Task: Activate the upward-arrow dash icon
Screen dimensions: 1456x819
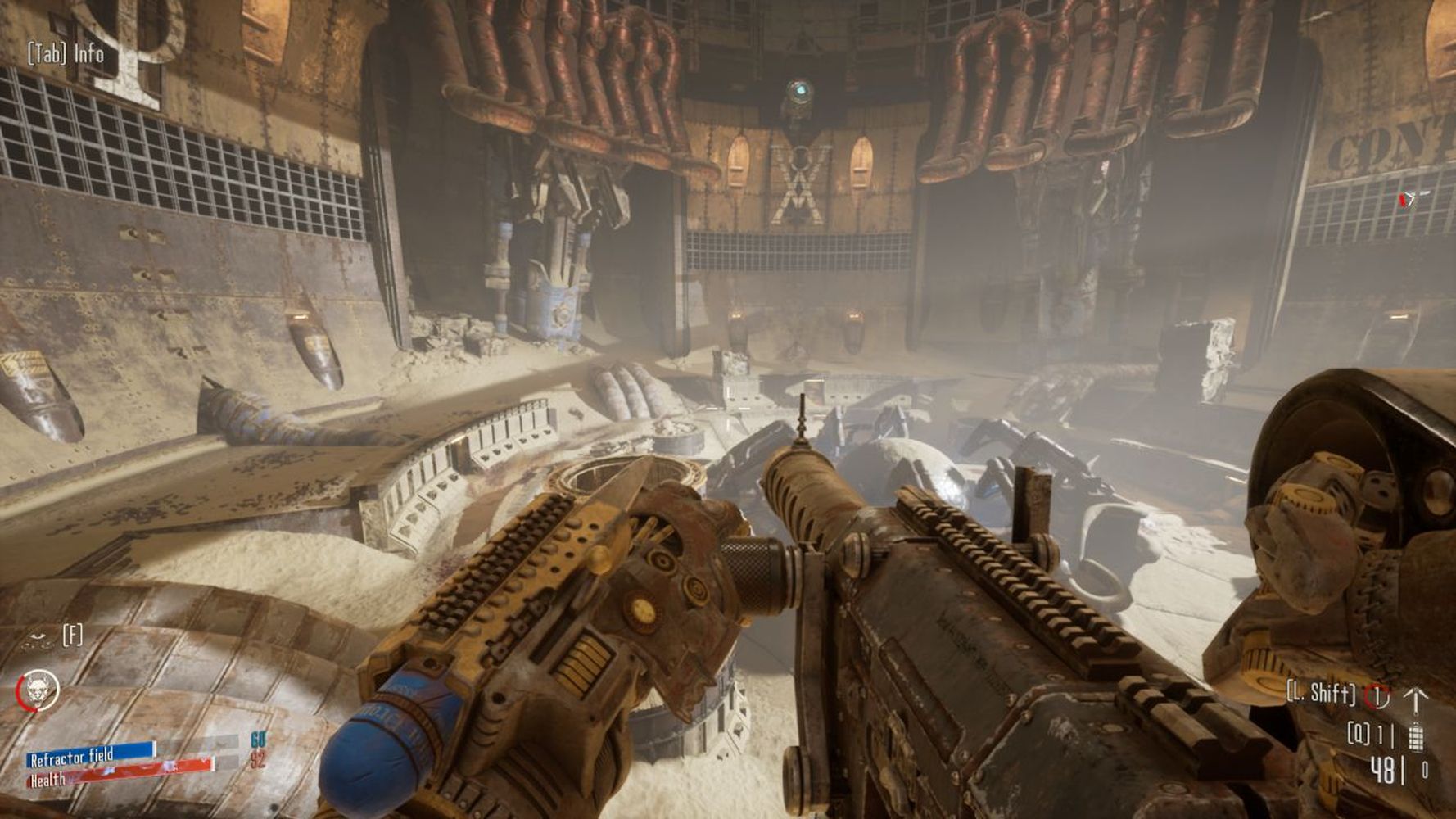Action: coord(1416,699)
